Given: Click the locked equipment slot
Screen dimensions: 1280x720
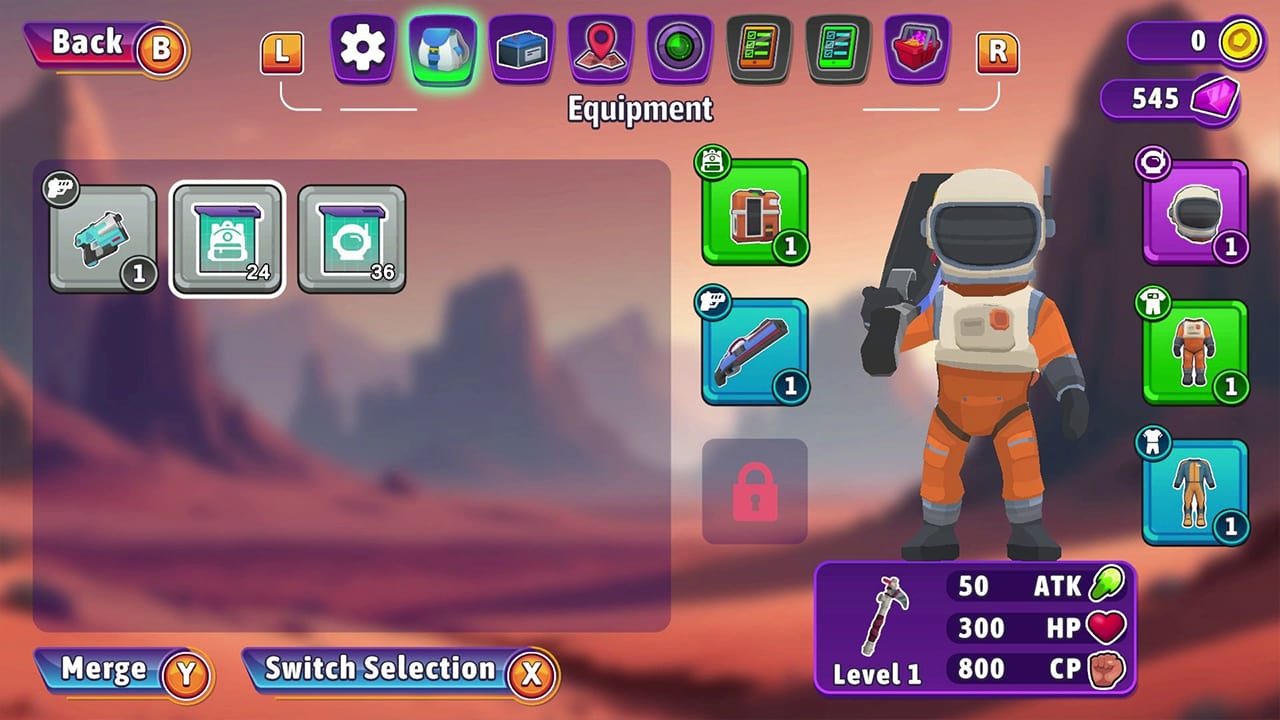Looking at the screenshot, I should point(754,492).
